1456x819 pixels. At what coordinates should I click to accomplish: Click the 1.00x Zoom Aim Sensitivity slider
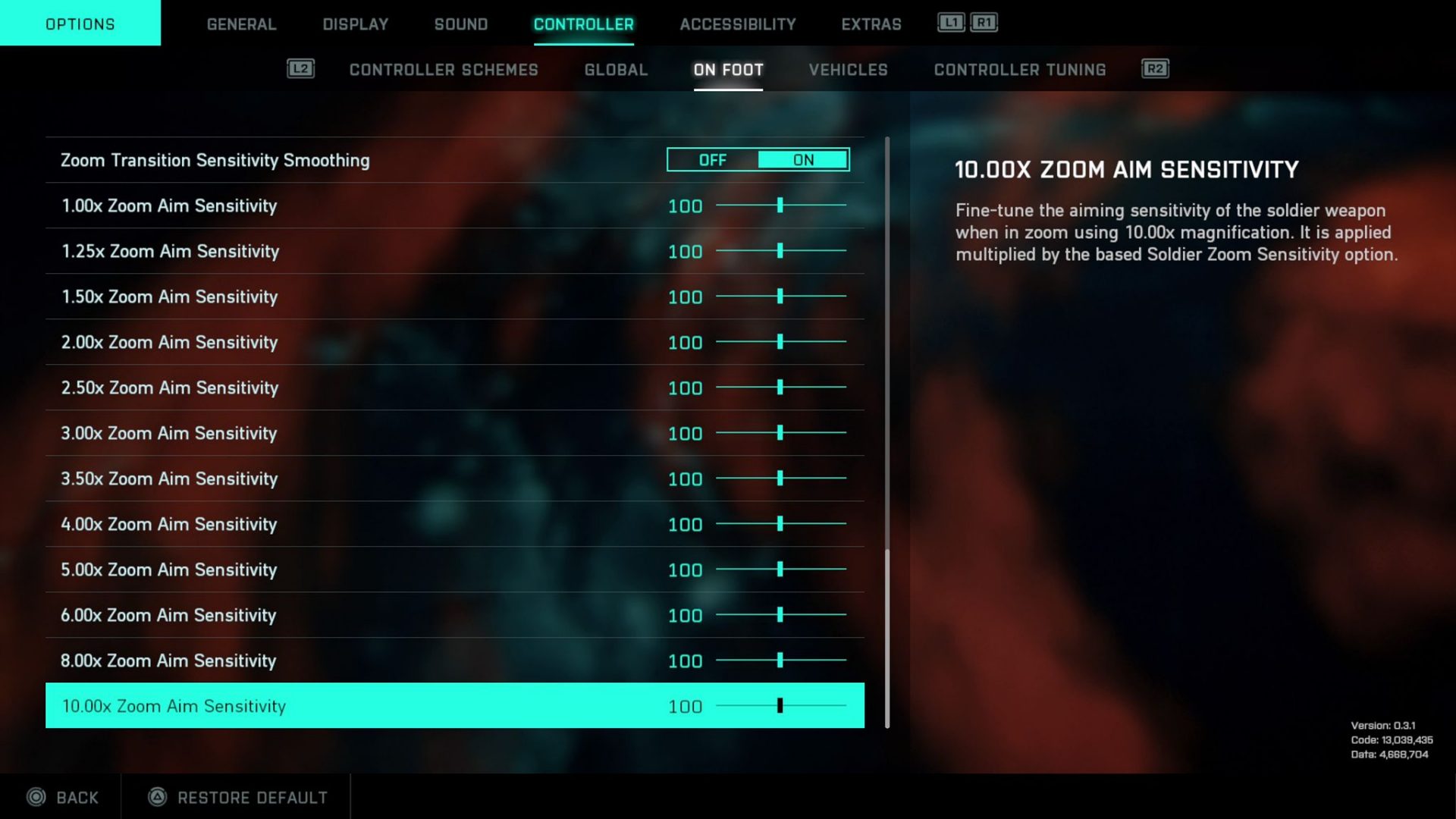(780, 206)
